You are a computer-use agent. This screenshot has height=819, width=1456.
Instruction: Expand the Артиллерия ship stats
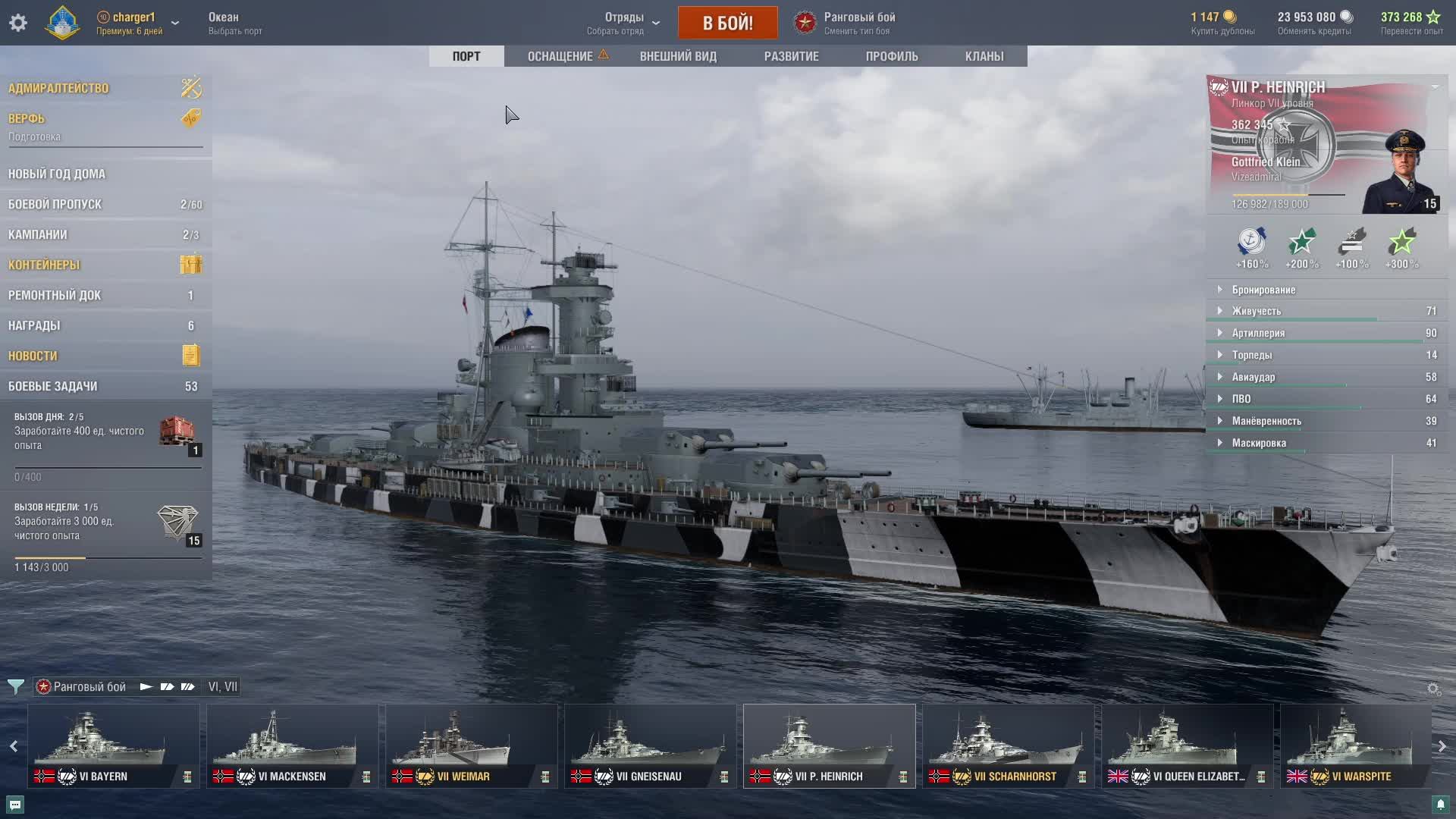tap(1258, 333)
